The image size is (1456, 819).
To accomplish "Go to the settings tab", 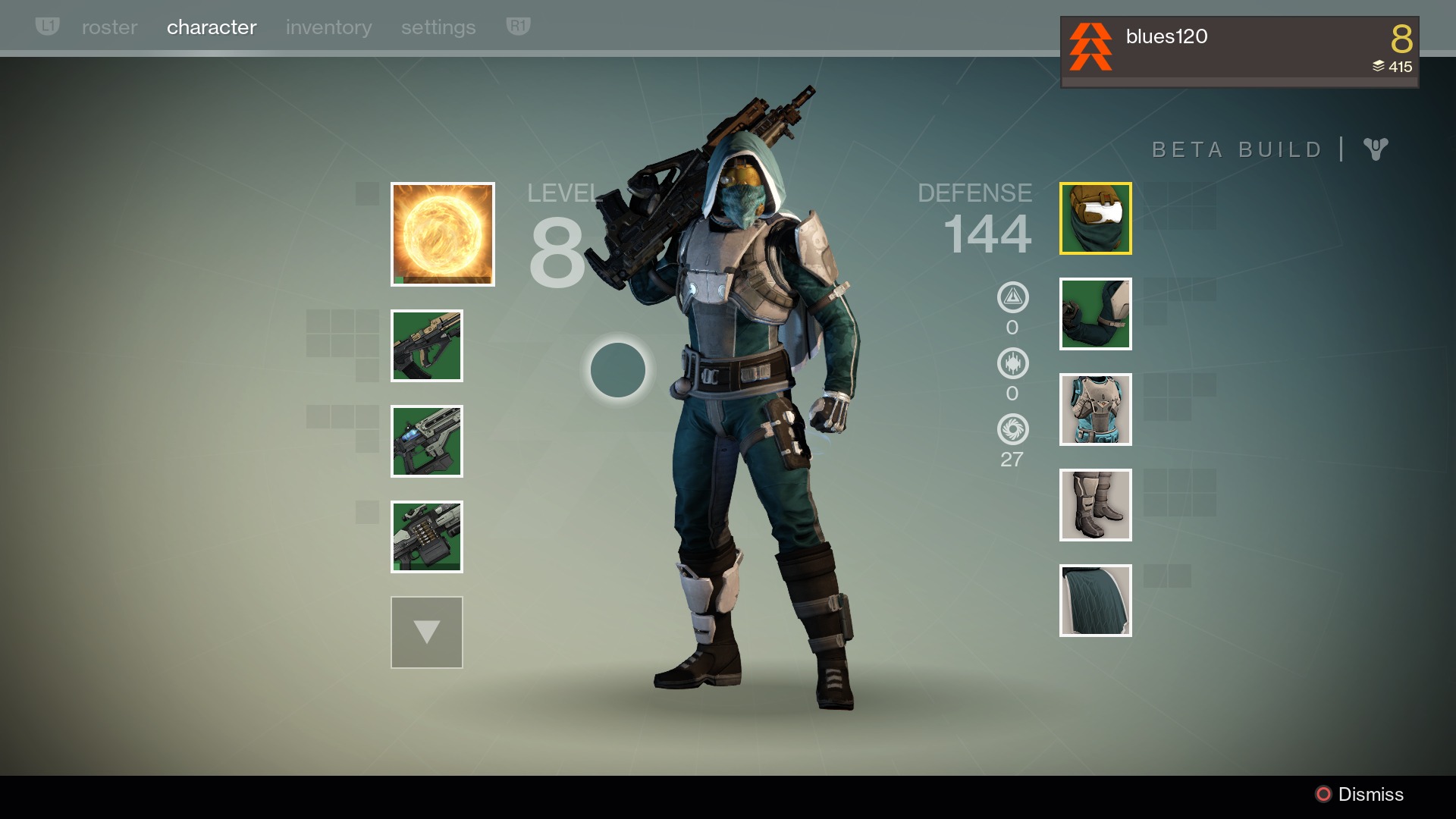I will click(438, 27).
